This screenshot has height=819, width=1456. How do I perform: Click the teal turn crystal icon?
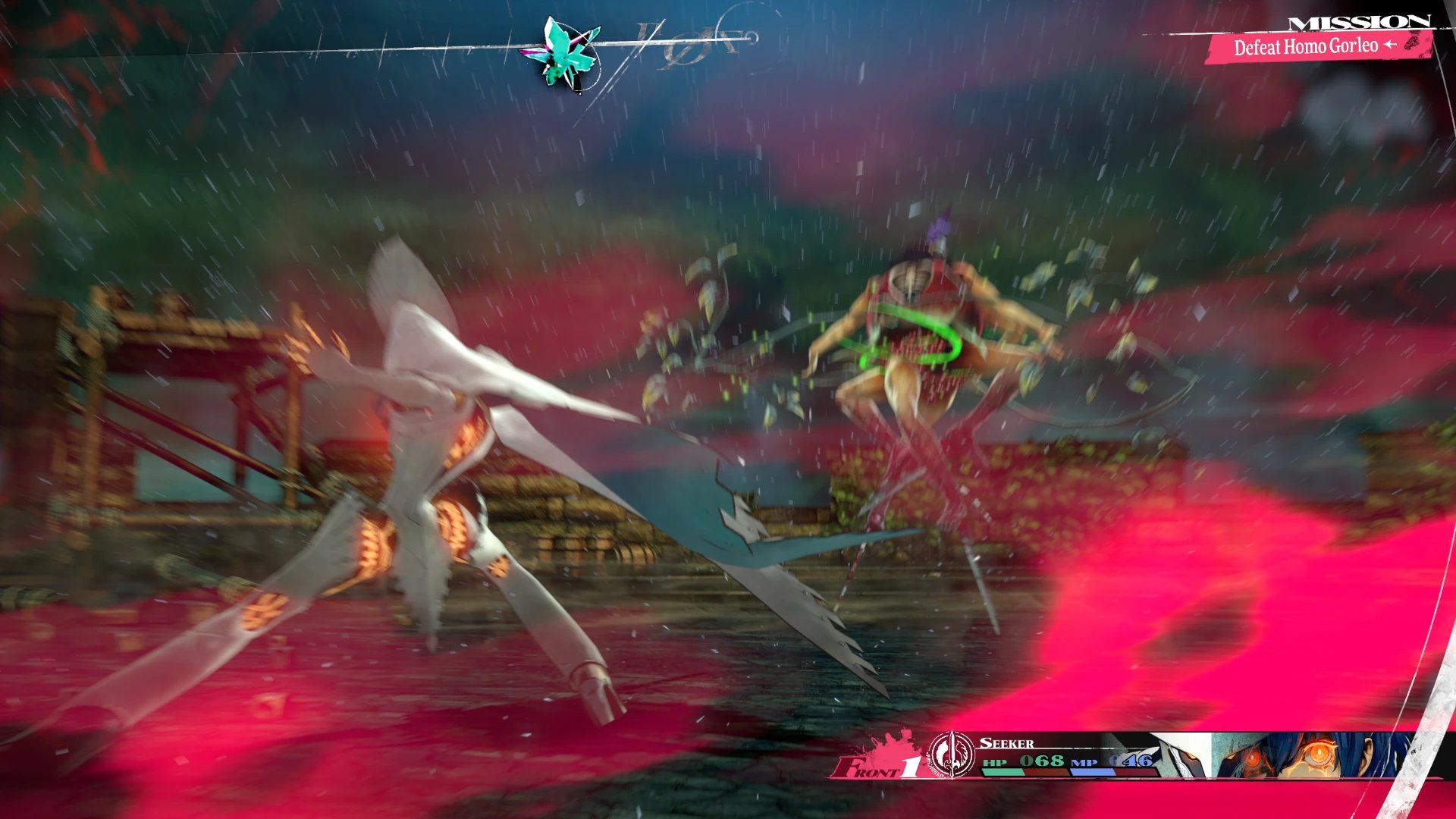(566, 53)
